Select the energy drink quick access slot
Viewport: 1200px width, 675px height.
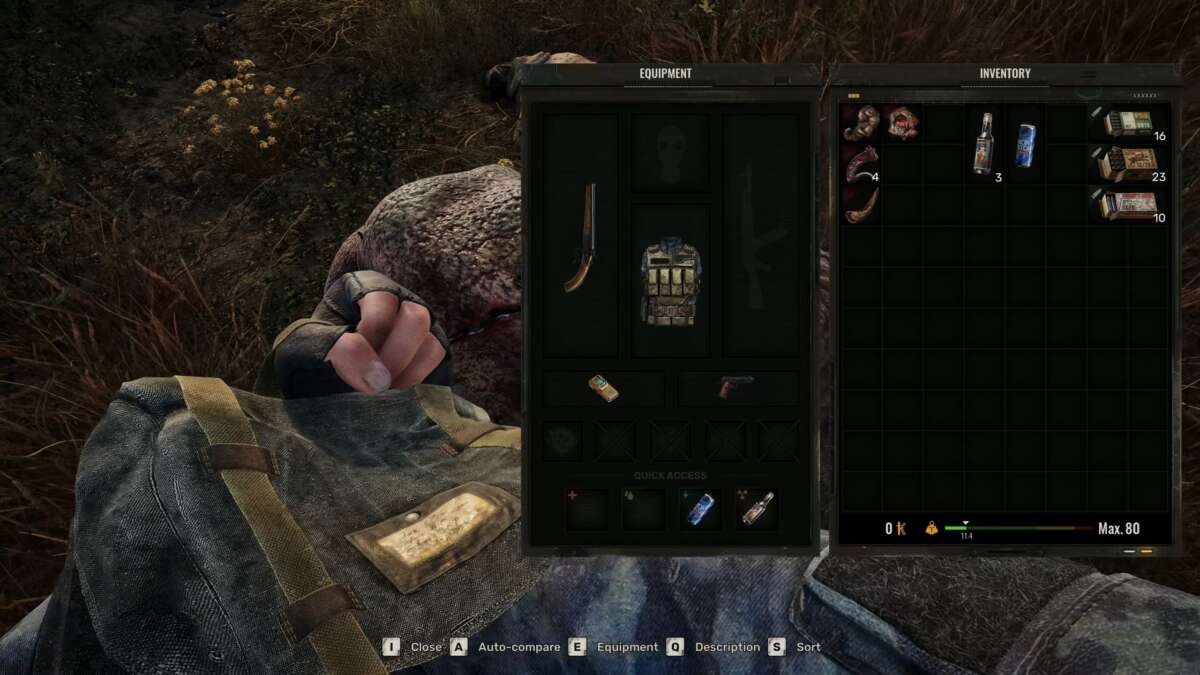700,509
